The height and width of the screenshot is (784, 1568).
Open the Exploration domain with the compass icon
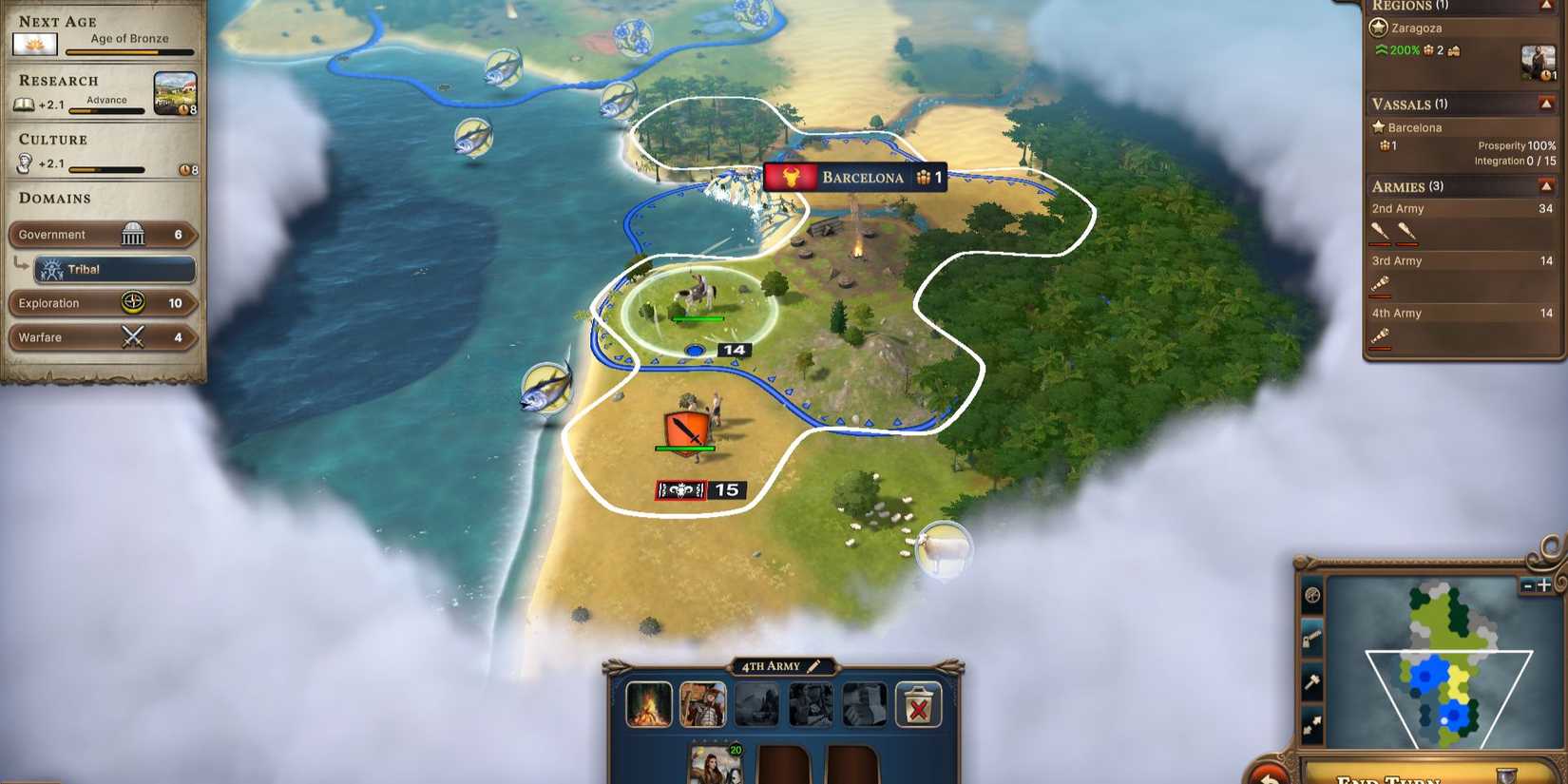click(x=134, y=303)
